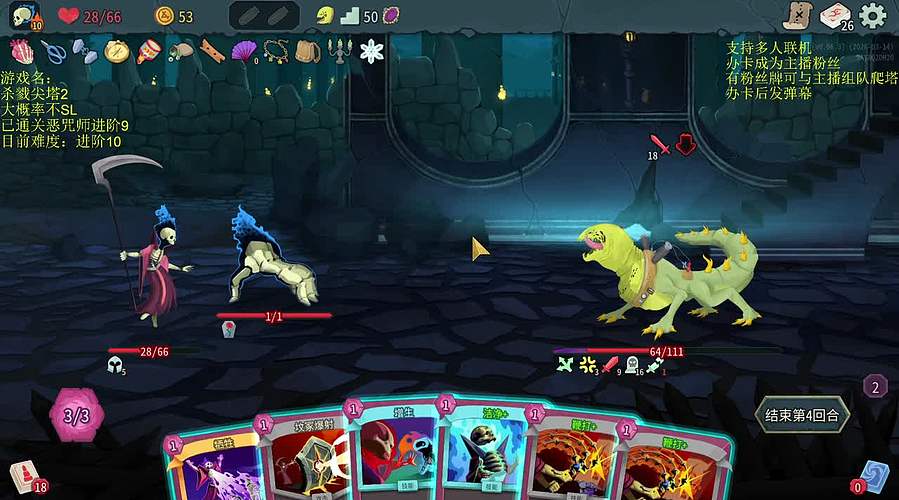The width and height of the screenshot is (899, 500).
Task: Click the 结束第4回合 end turn button
Action: coord(801,414)
